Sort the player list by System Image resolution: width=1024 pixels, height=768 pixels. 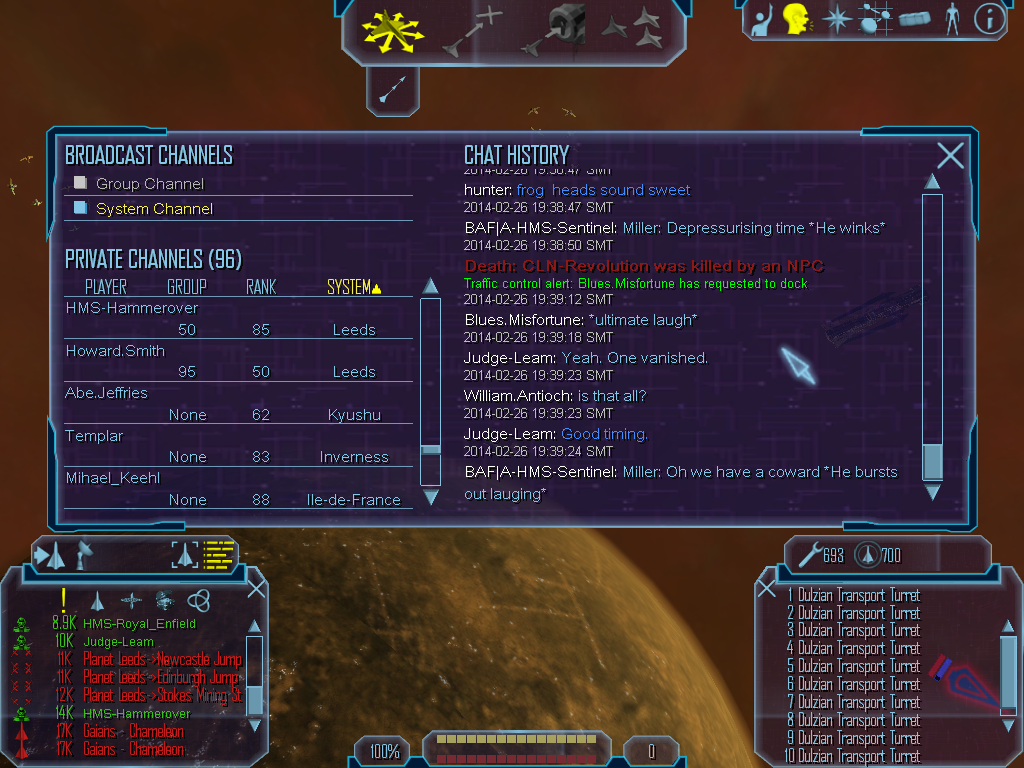click(x=354, y=287)
